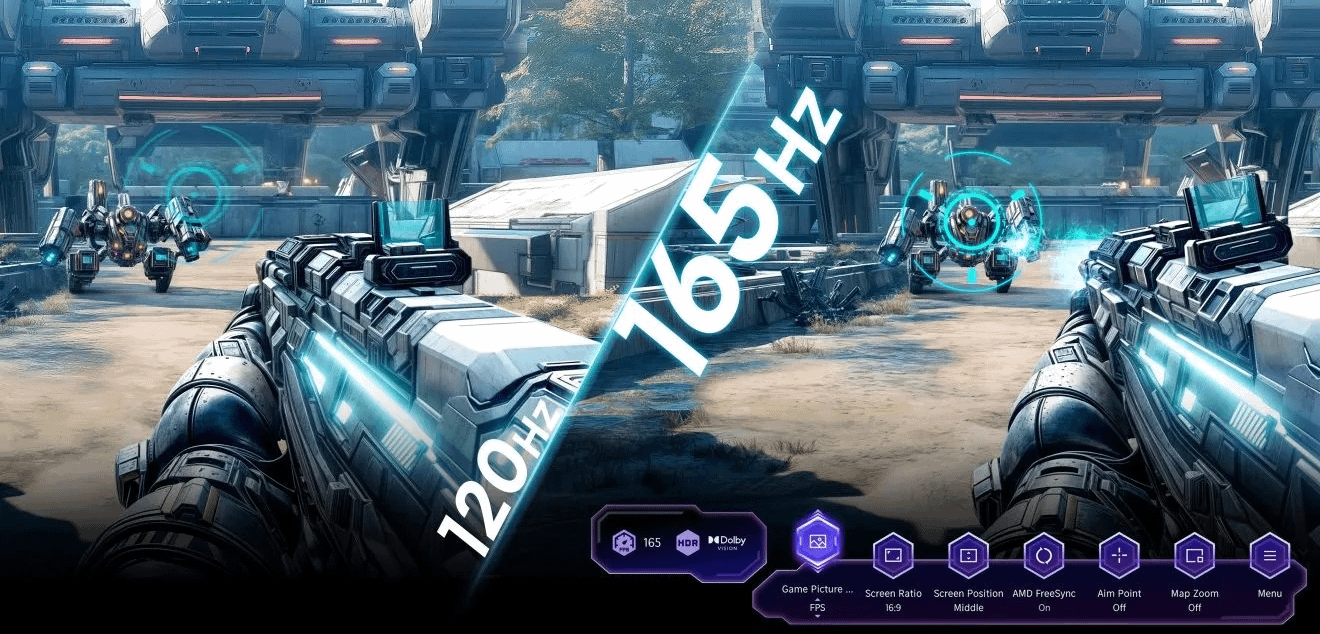1320x634 pixels.
Task: Toggle AMD FreeSync
Action: click(x=1044, y=555)
